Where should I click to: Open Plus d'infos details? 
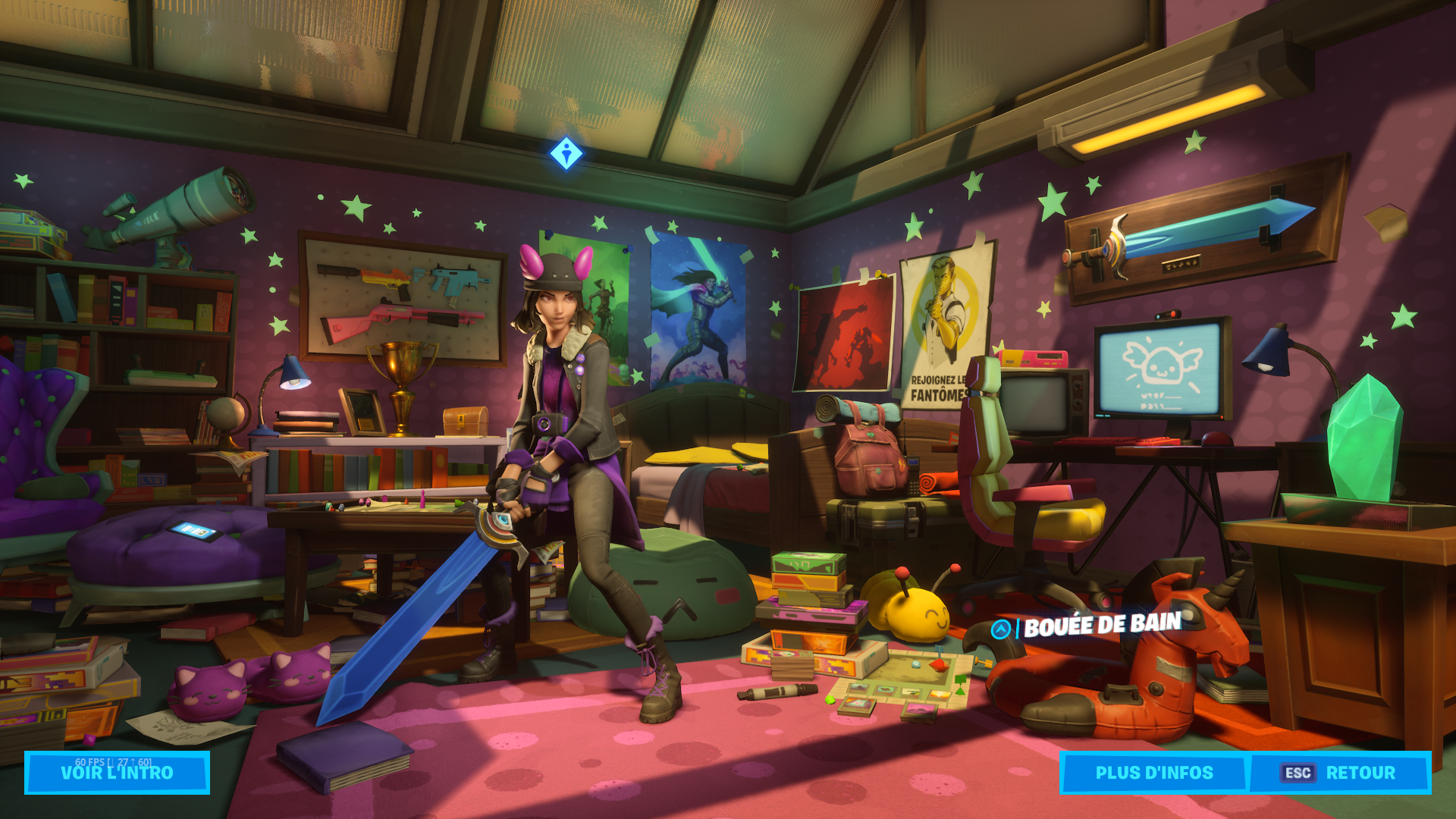point(1153,773)
